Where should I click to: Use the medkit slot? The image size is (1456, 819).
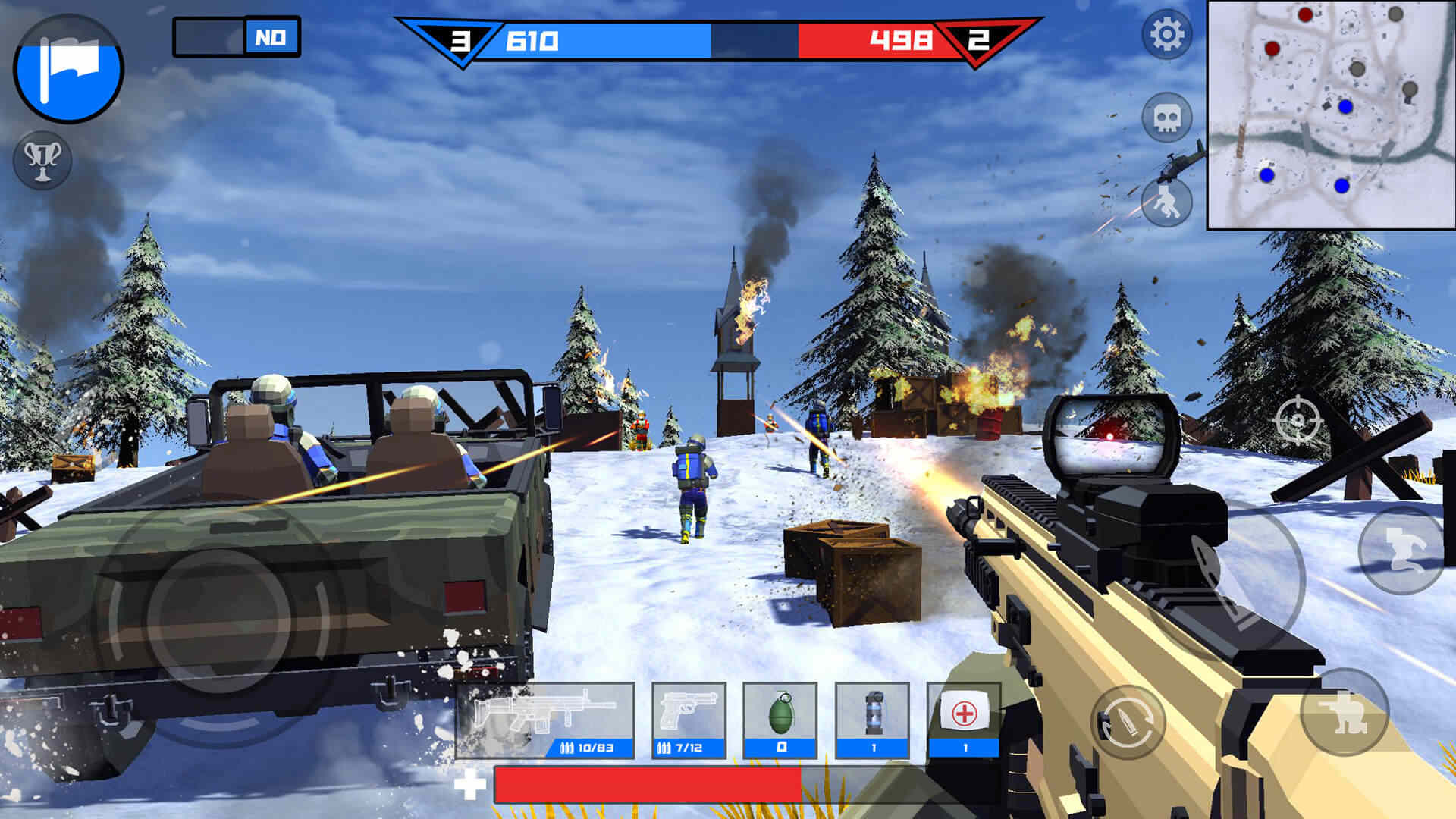[964, 720]
